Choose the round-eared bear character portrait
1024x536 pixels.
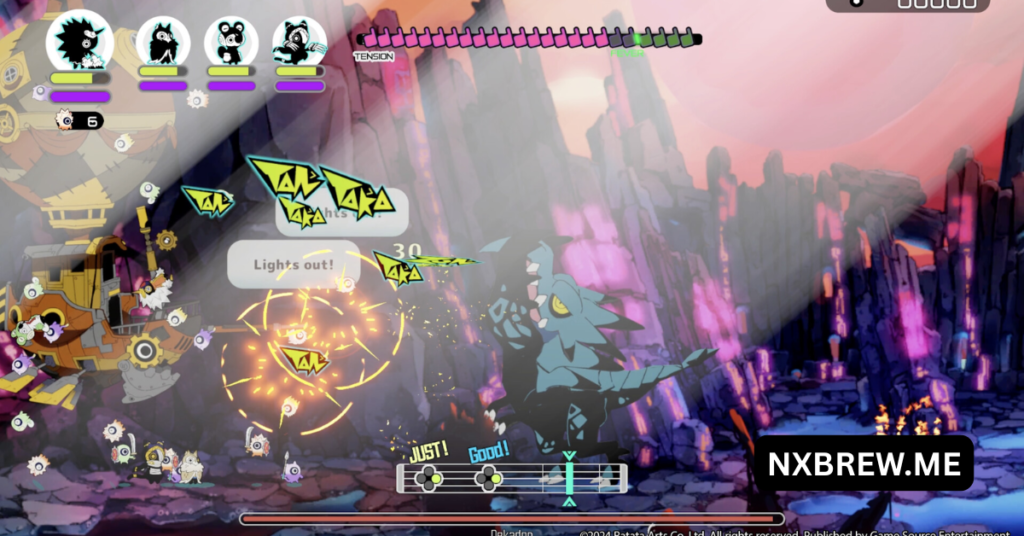click(x=231, y=42)
